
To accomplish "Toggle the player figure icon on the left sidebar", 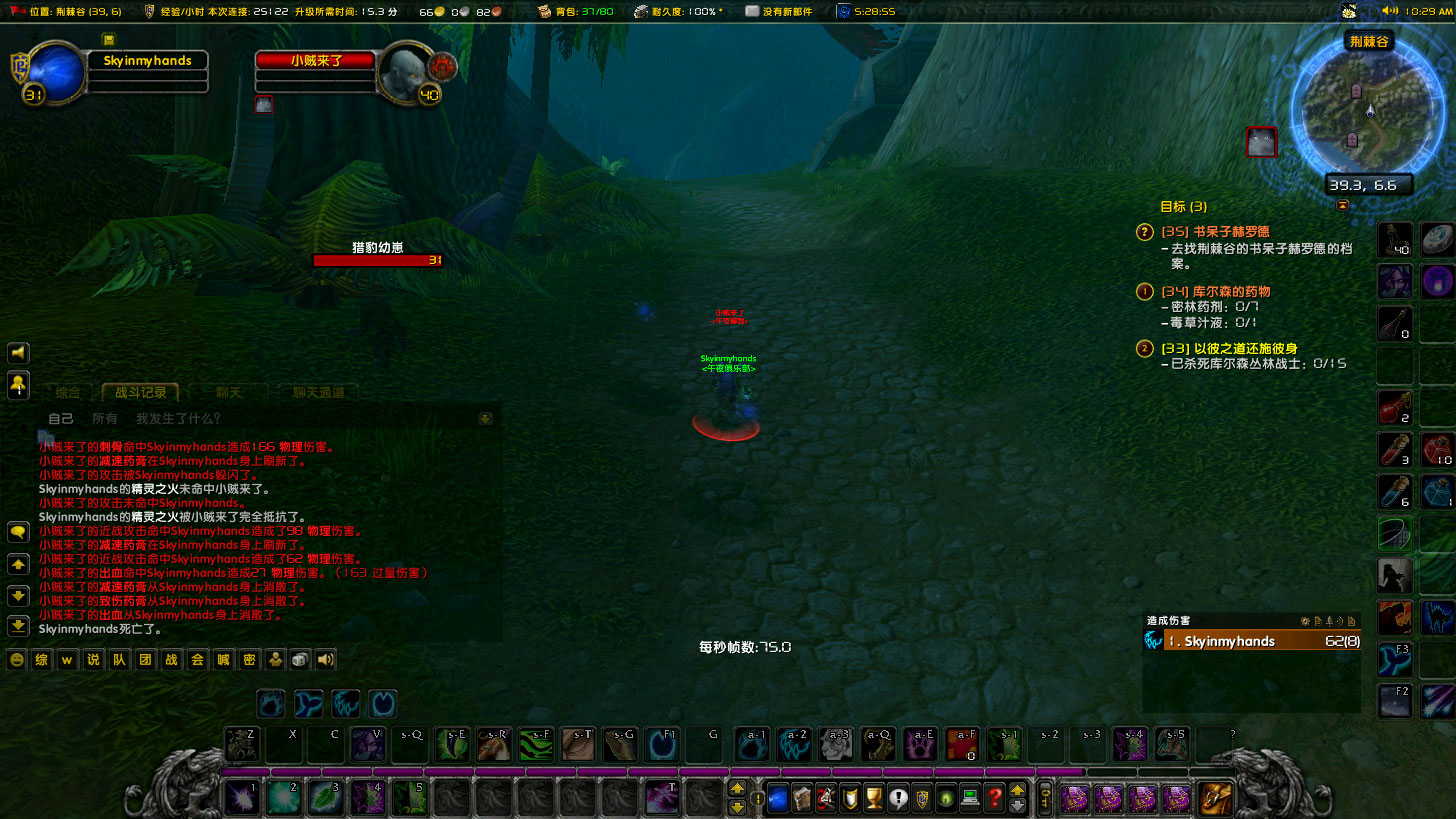I will tap(17, 385).
